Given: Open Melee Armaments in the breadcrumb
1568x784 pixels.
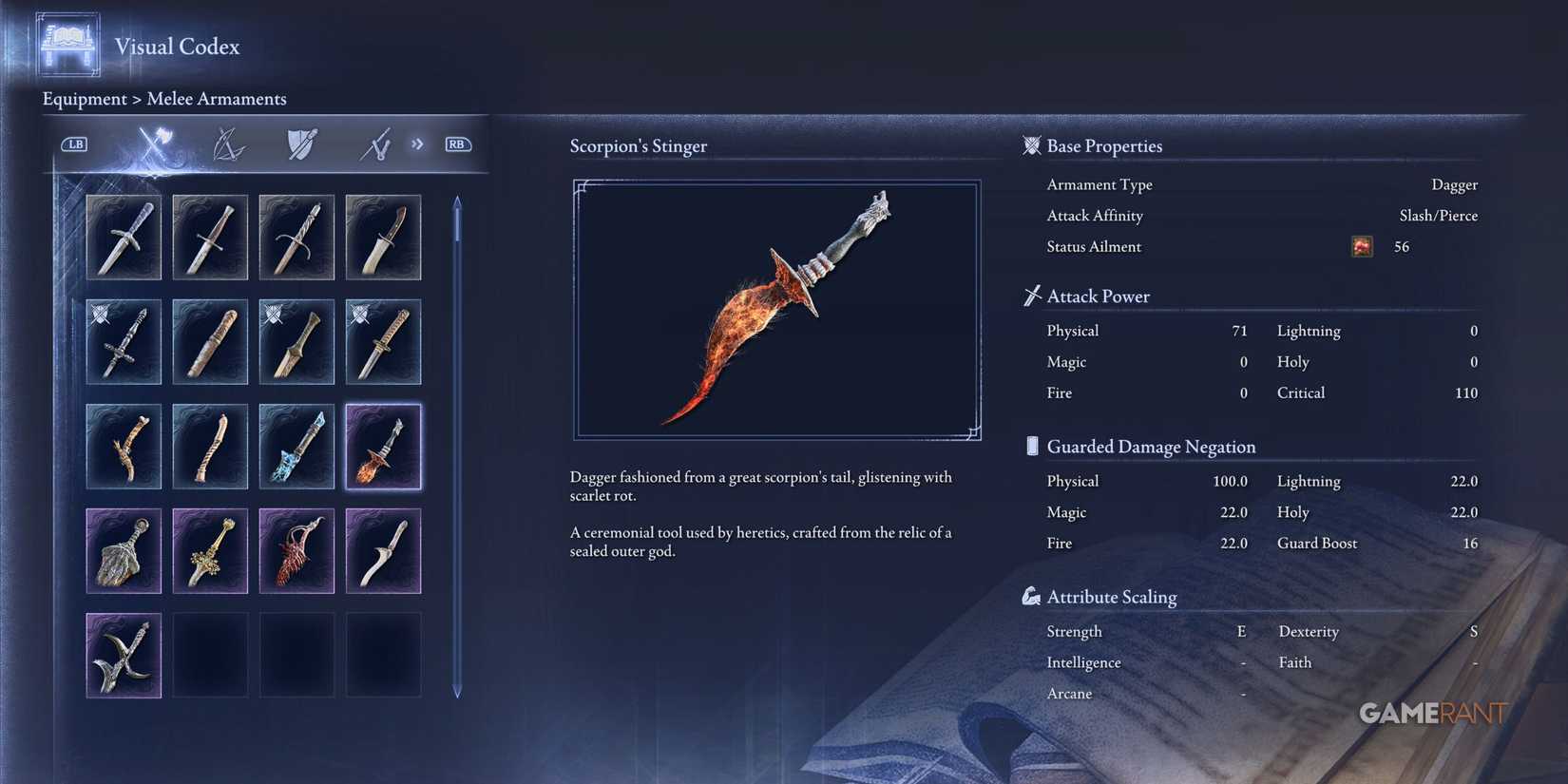Looking at the screenshot, I should point(217,99).
